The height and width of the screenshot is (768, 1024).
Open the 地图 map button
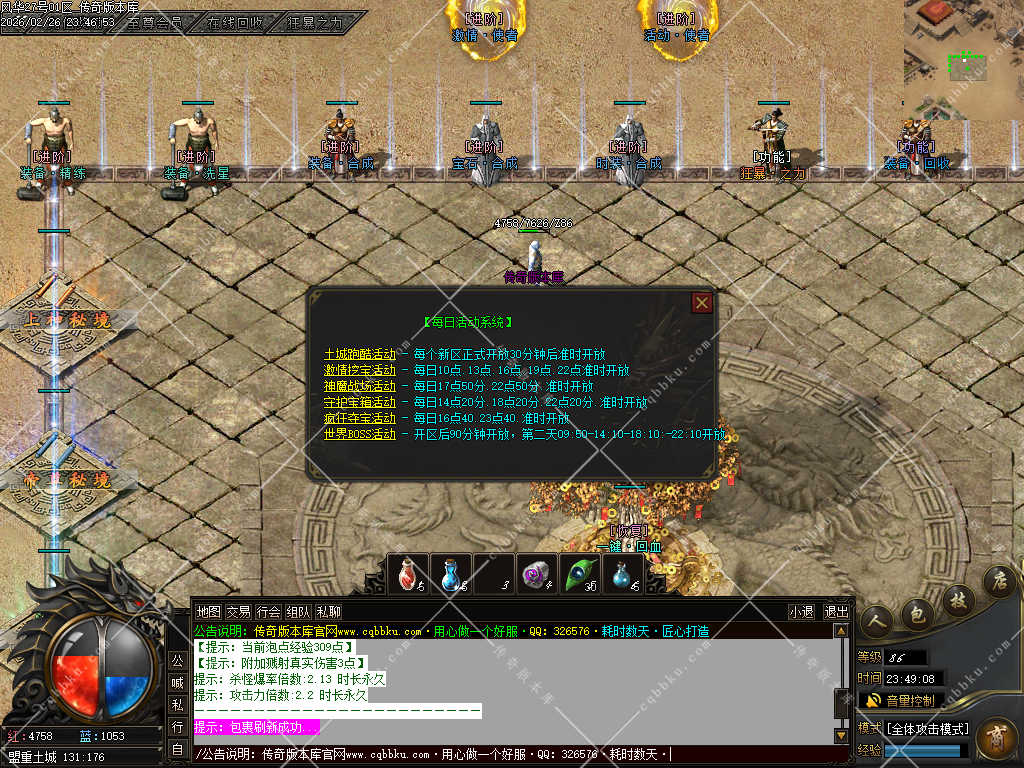pyautogui.click(x=208, y=612)
